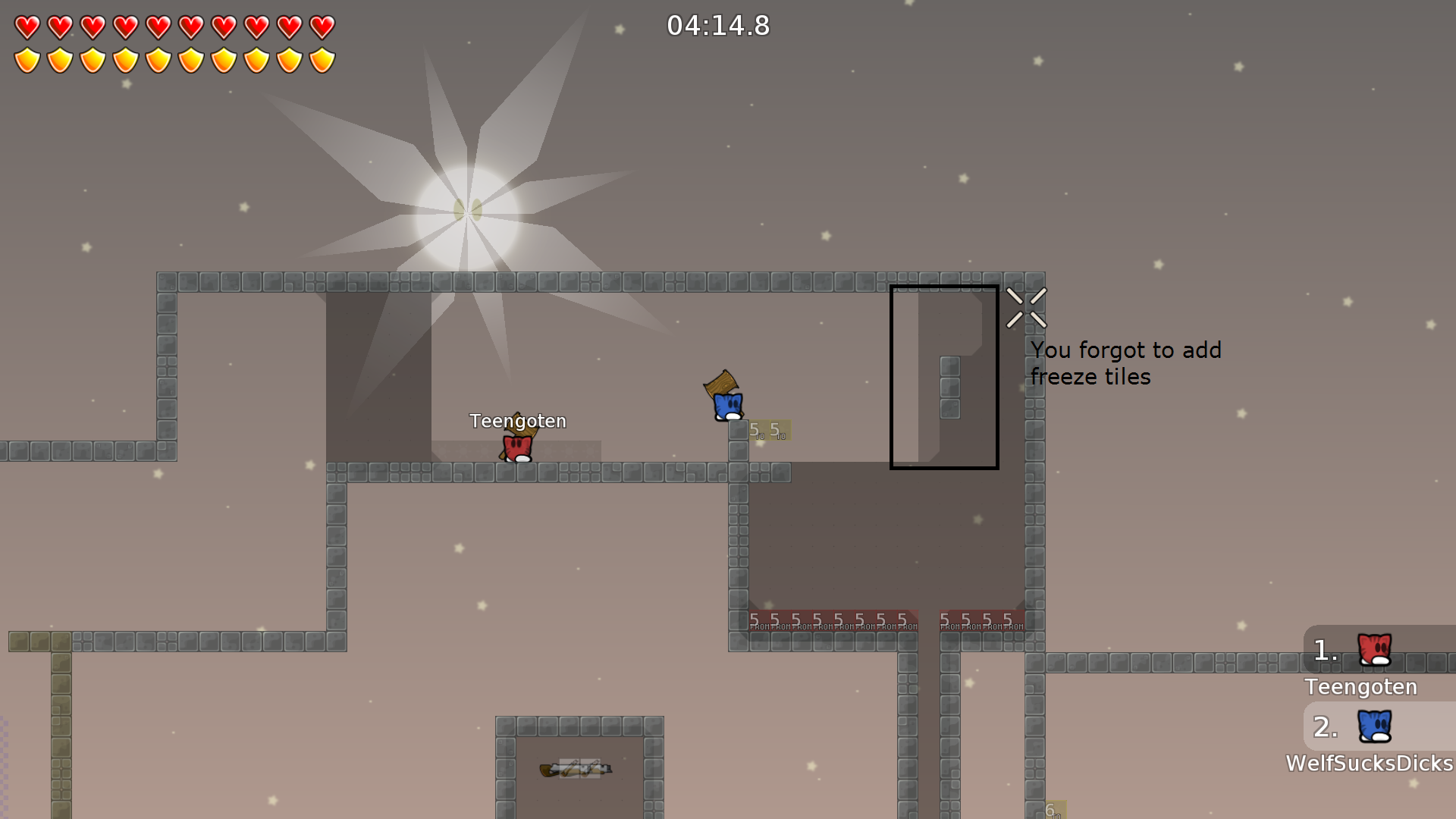Click the broom pickup in the lower room
Viewport: 1456px width, 819px height.
point(574,768)
